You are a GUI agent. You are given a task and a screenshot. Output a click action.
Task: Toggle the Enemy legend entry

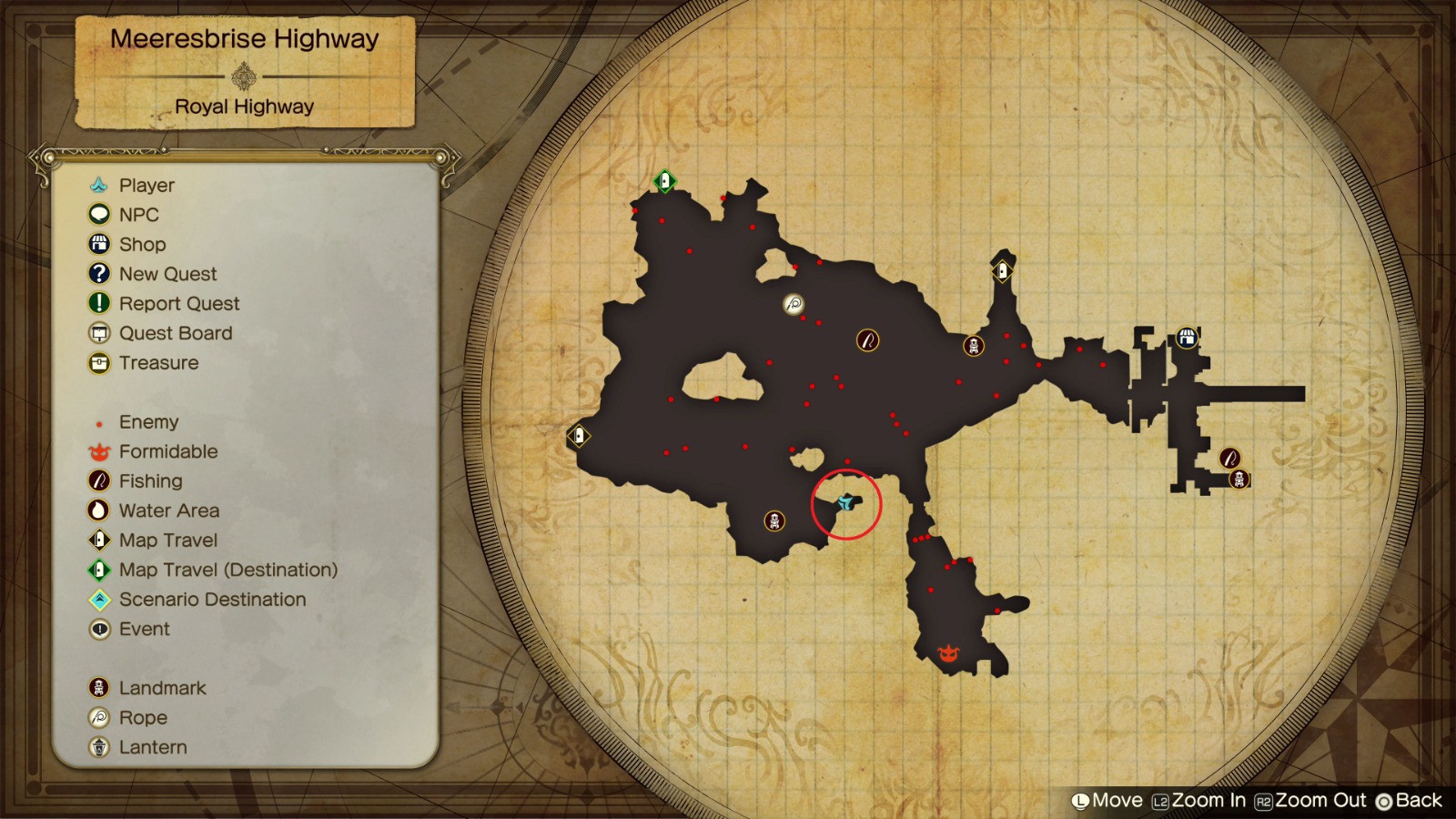click(x=148, y=421)
